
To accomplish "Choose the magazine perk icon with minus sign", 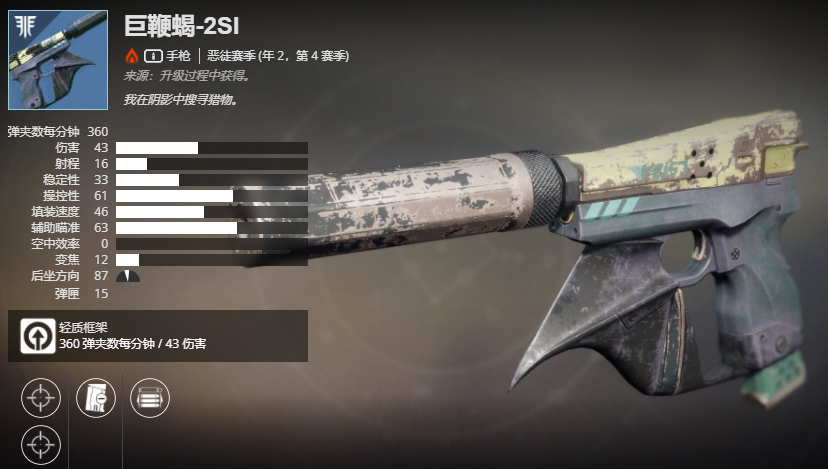I will point(96,397).
